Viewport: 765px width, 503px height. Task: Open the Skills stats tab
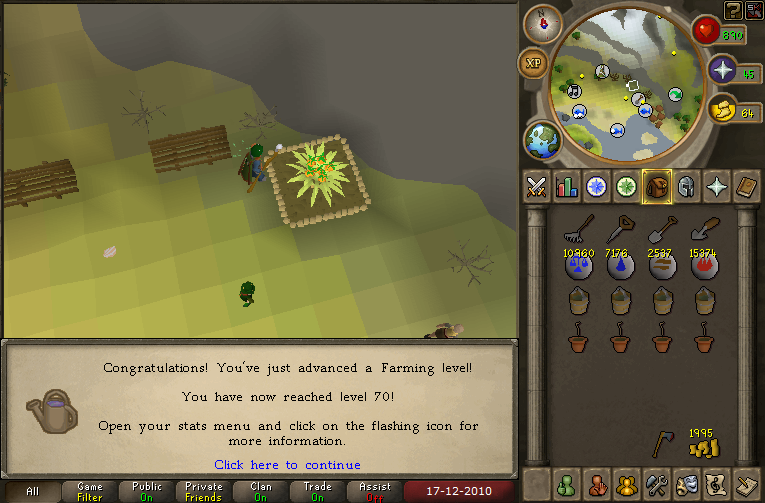567,186
